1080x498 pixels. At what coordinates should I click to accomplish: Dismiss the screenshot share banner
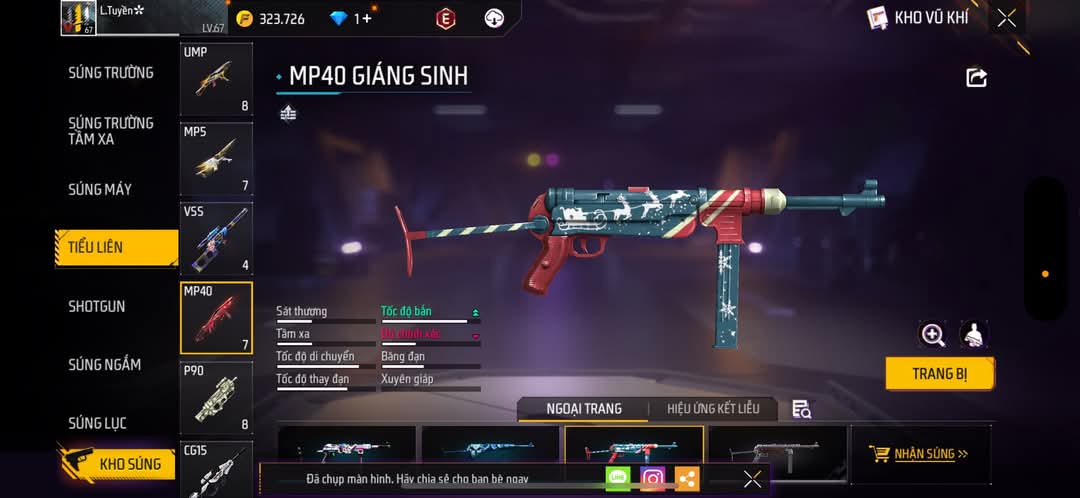pos(752,479)
